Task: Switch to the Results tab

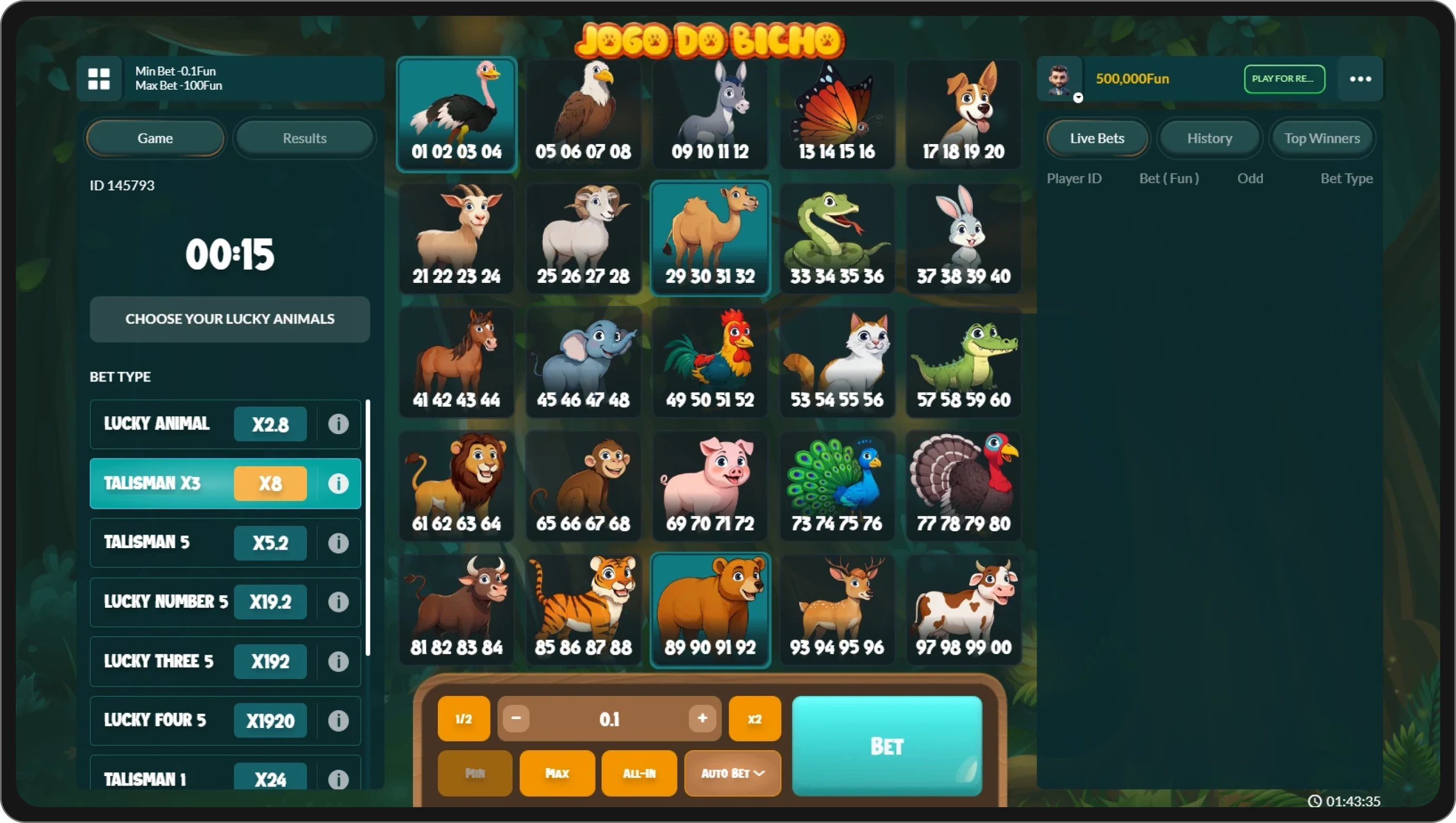Action: tap(304, 138)
